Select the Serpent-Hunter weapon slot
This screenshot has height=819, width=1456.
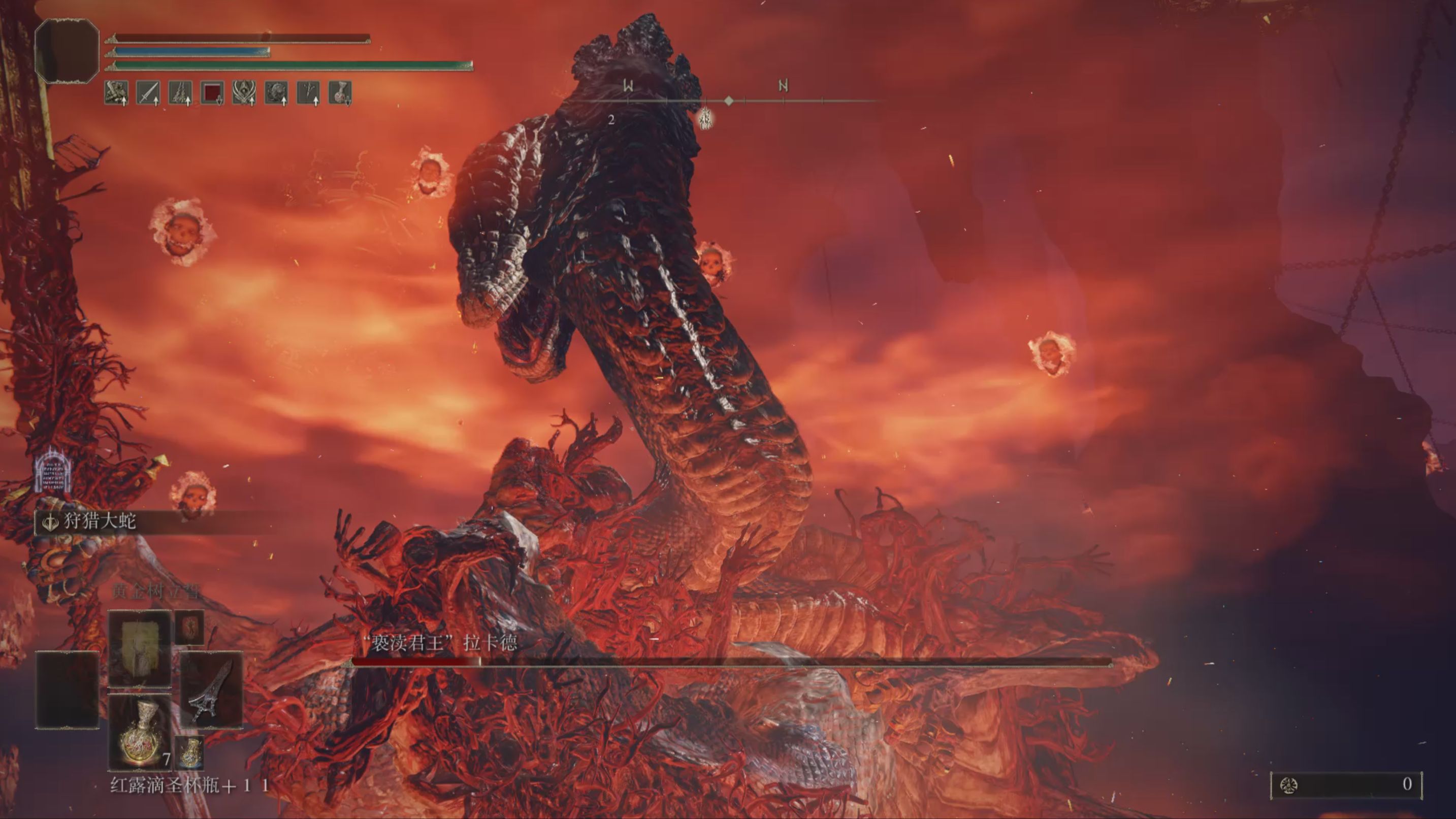point(211,690)
